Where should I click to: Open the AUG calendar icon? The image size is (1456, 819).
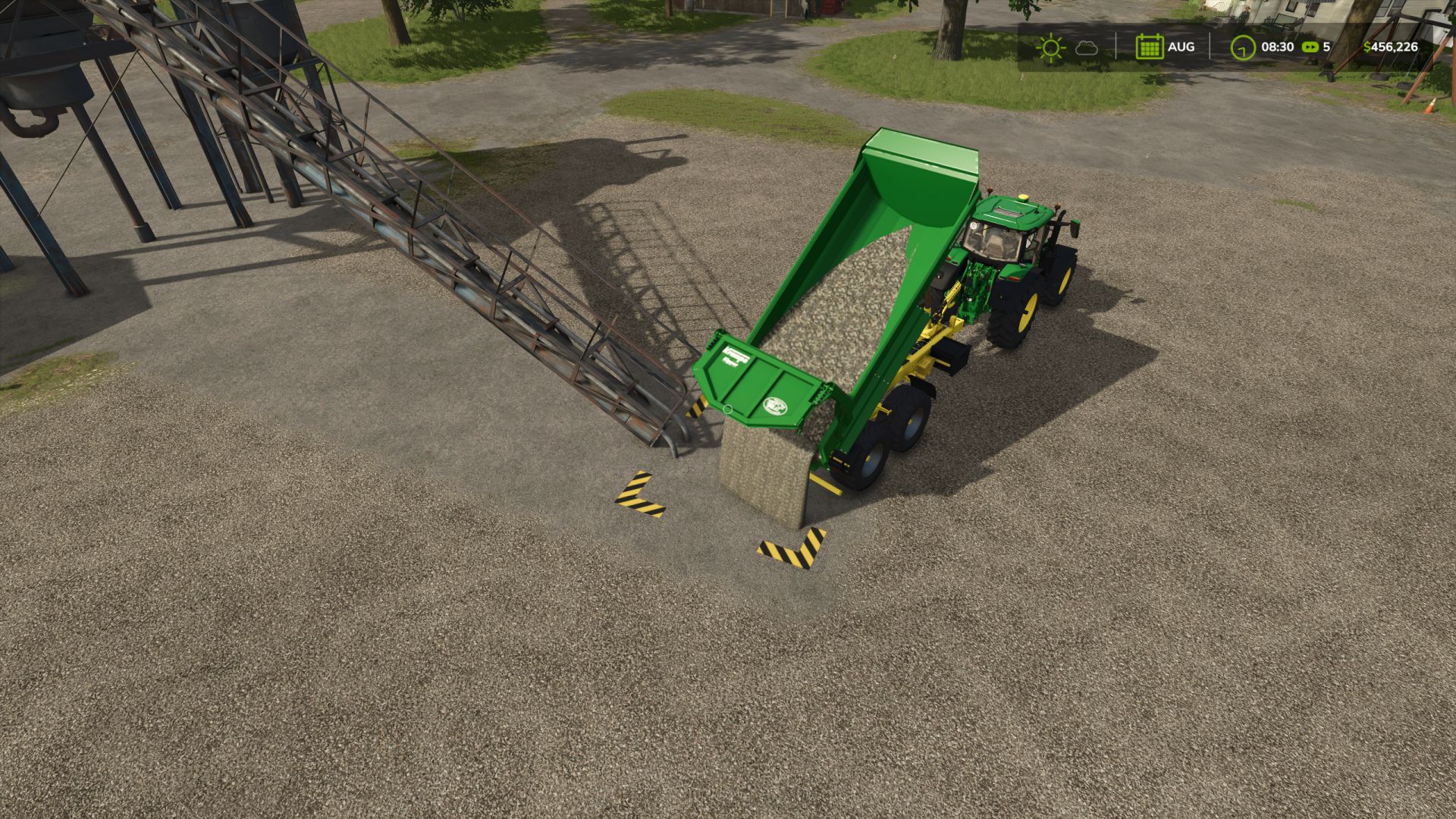pos(1150,47)
